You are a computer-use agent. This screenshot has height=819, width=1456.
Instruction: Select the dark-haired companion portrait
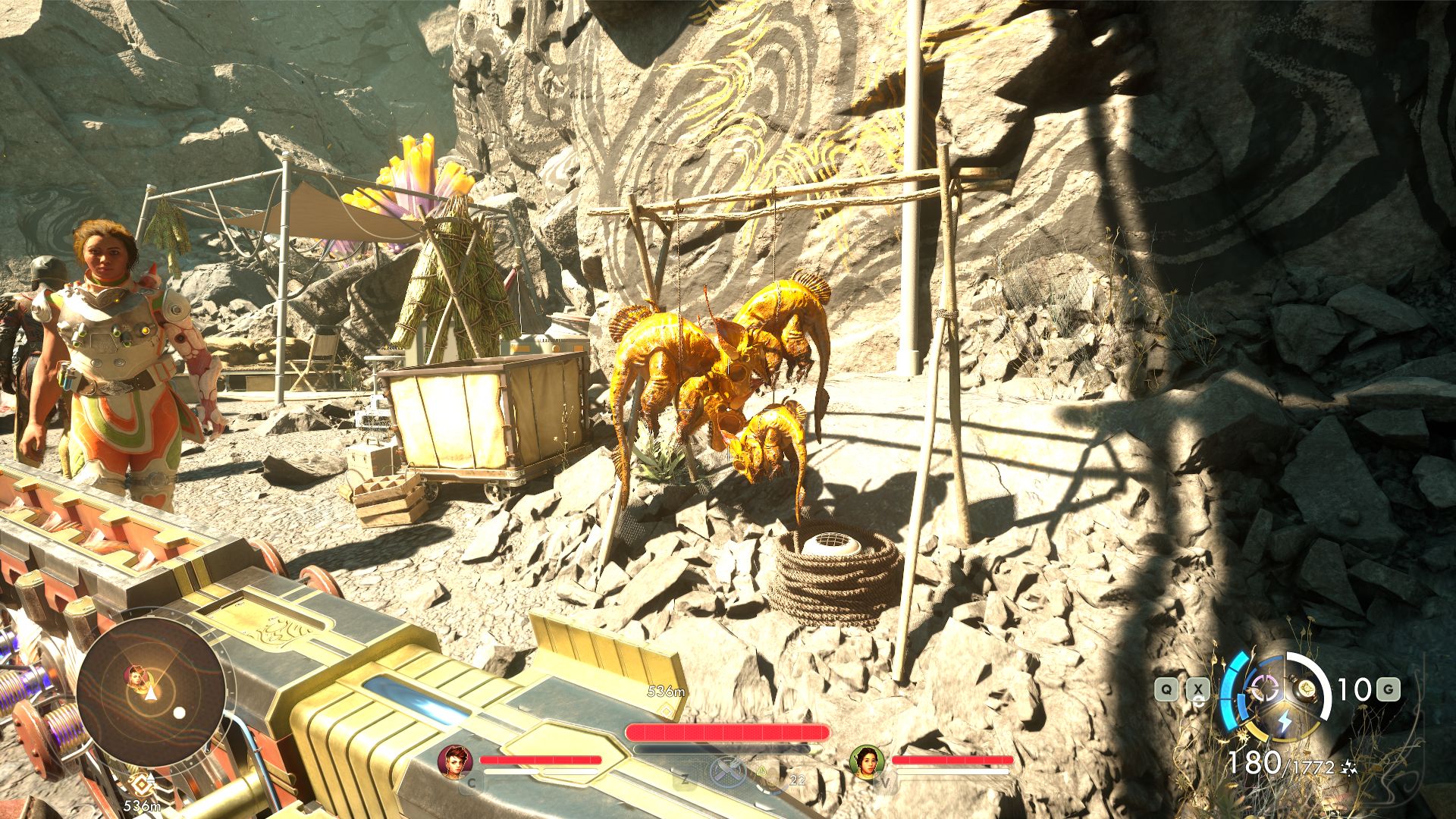tap(867, 760)
